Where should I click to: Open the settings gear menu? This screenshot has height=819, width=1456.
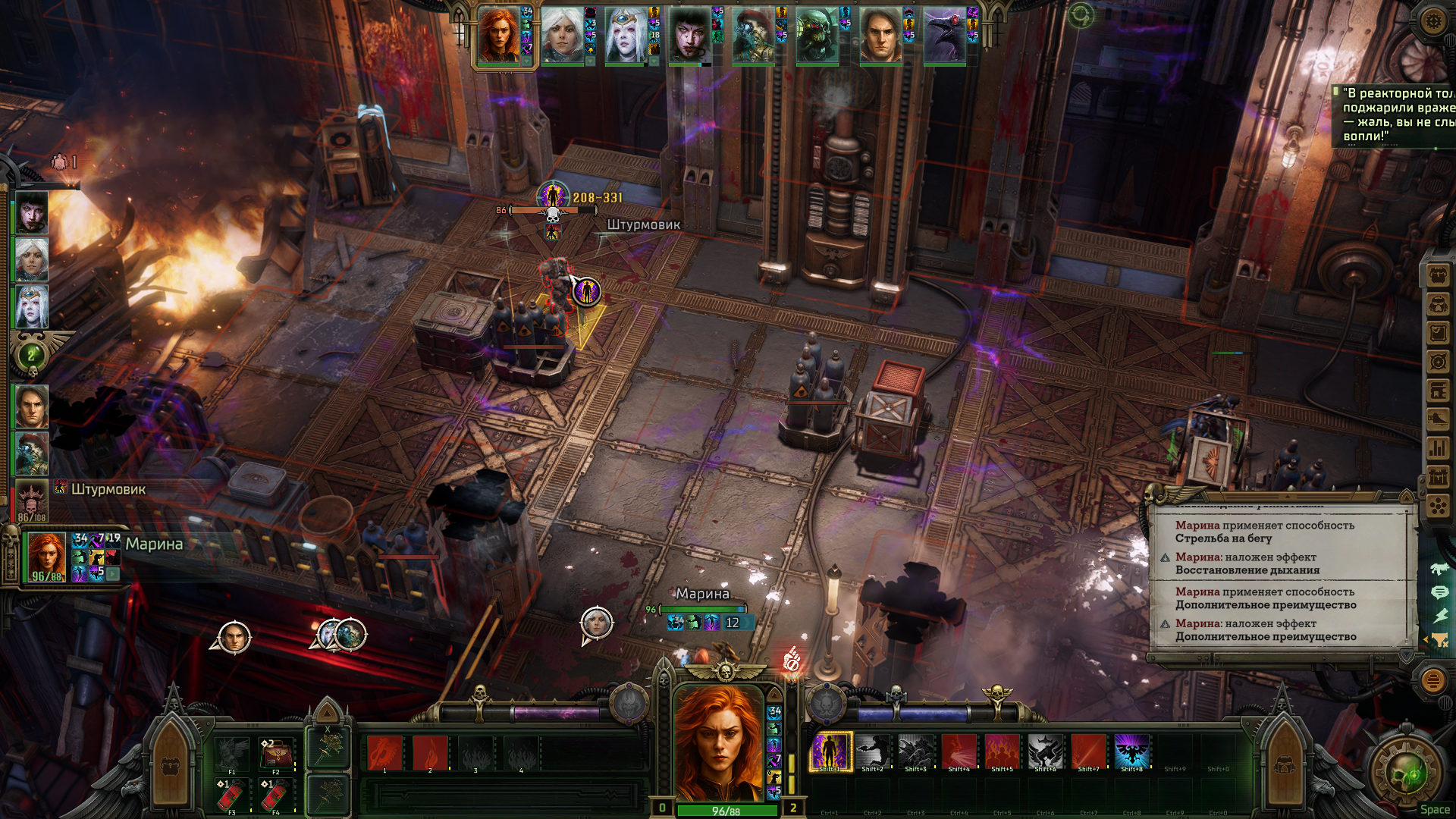(x=1432, y=20)
